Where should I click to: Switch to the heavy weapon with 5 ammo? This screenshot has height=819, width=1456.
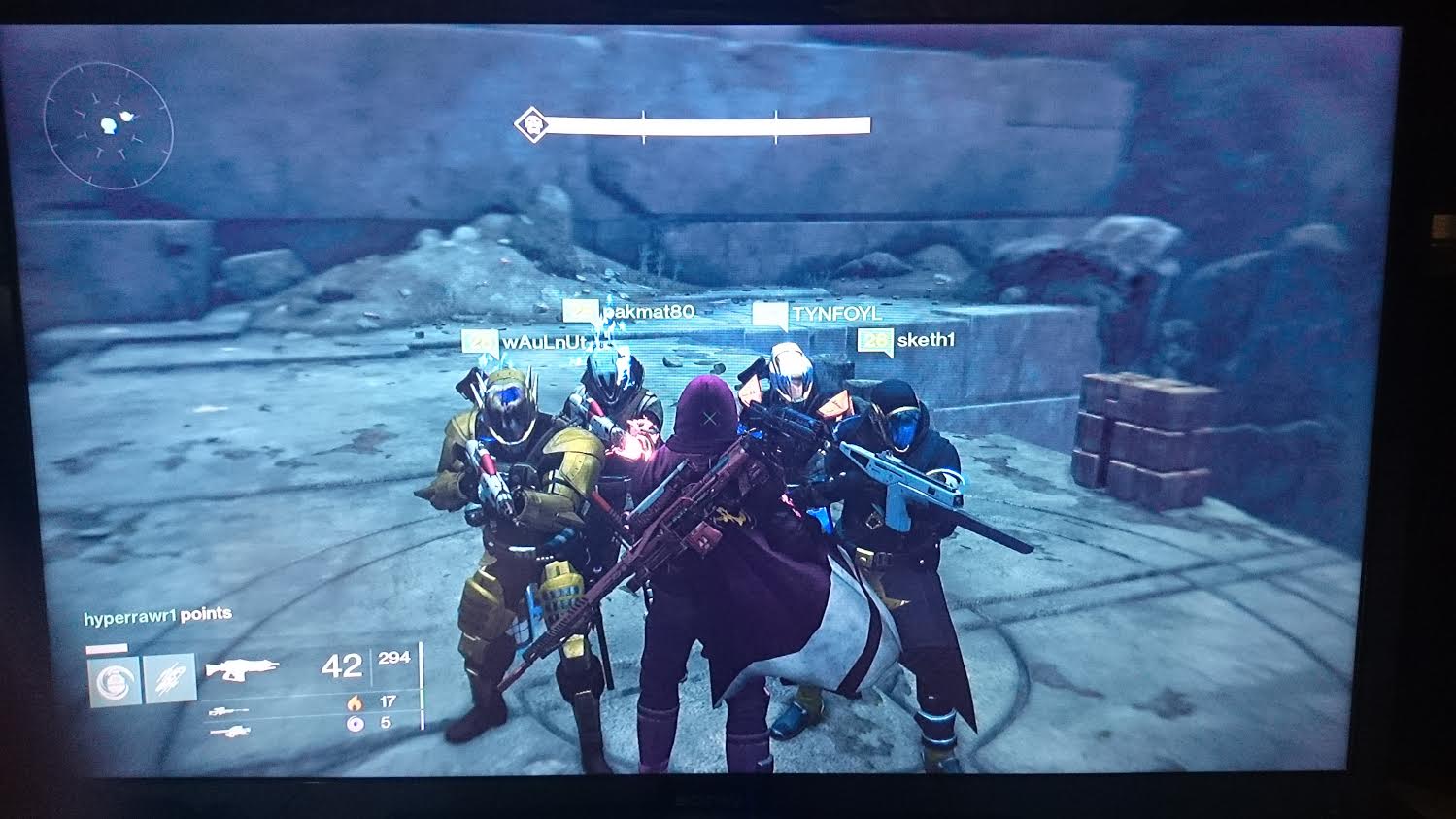point(229,730)
